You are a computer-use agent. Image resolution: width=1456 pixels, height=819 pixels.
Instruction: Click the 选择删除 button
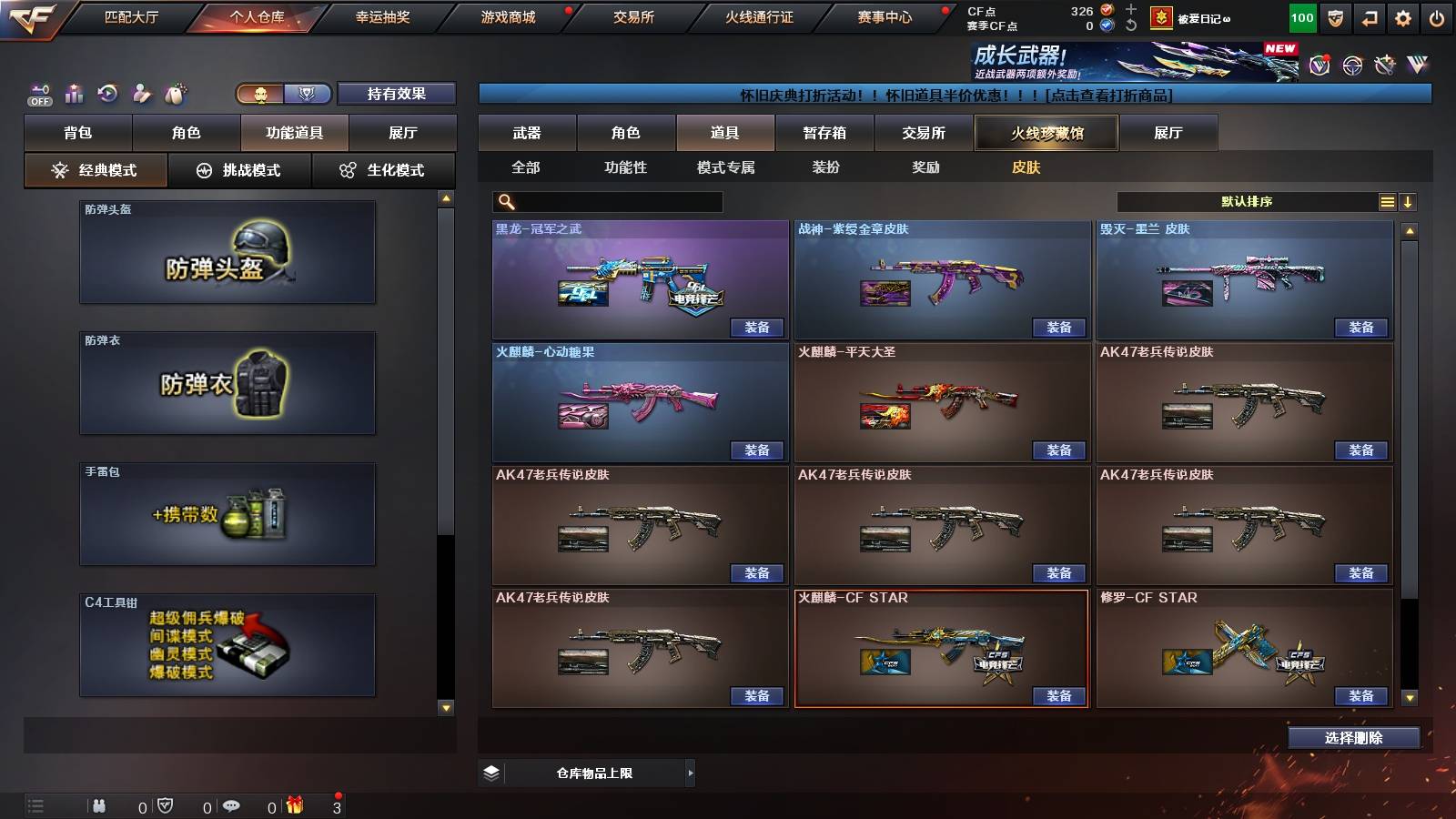[x=1353, y=737]
